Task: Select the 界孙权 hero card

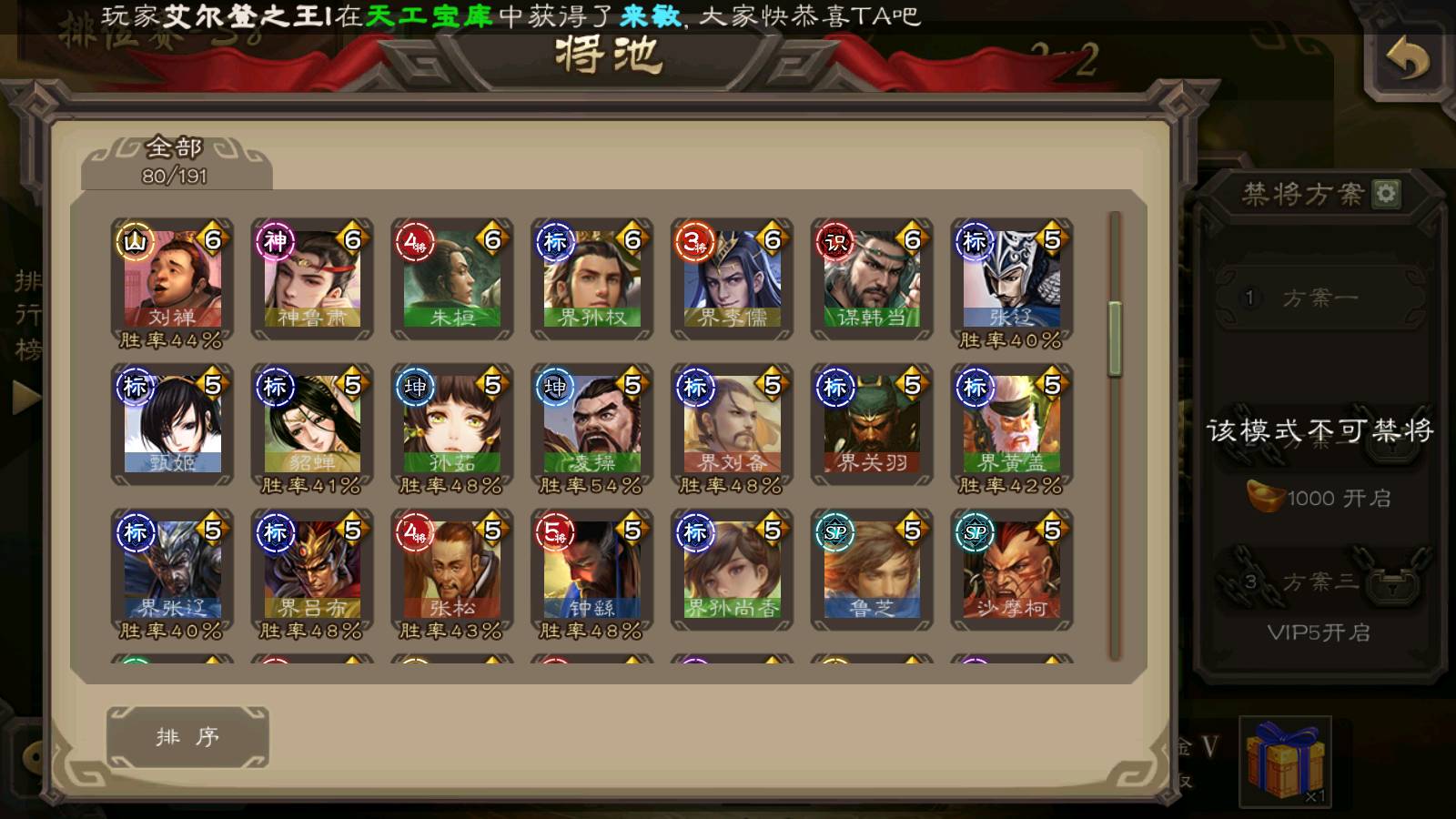Action: 592,279
